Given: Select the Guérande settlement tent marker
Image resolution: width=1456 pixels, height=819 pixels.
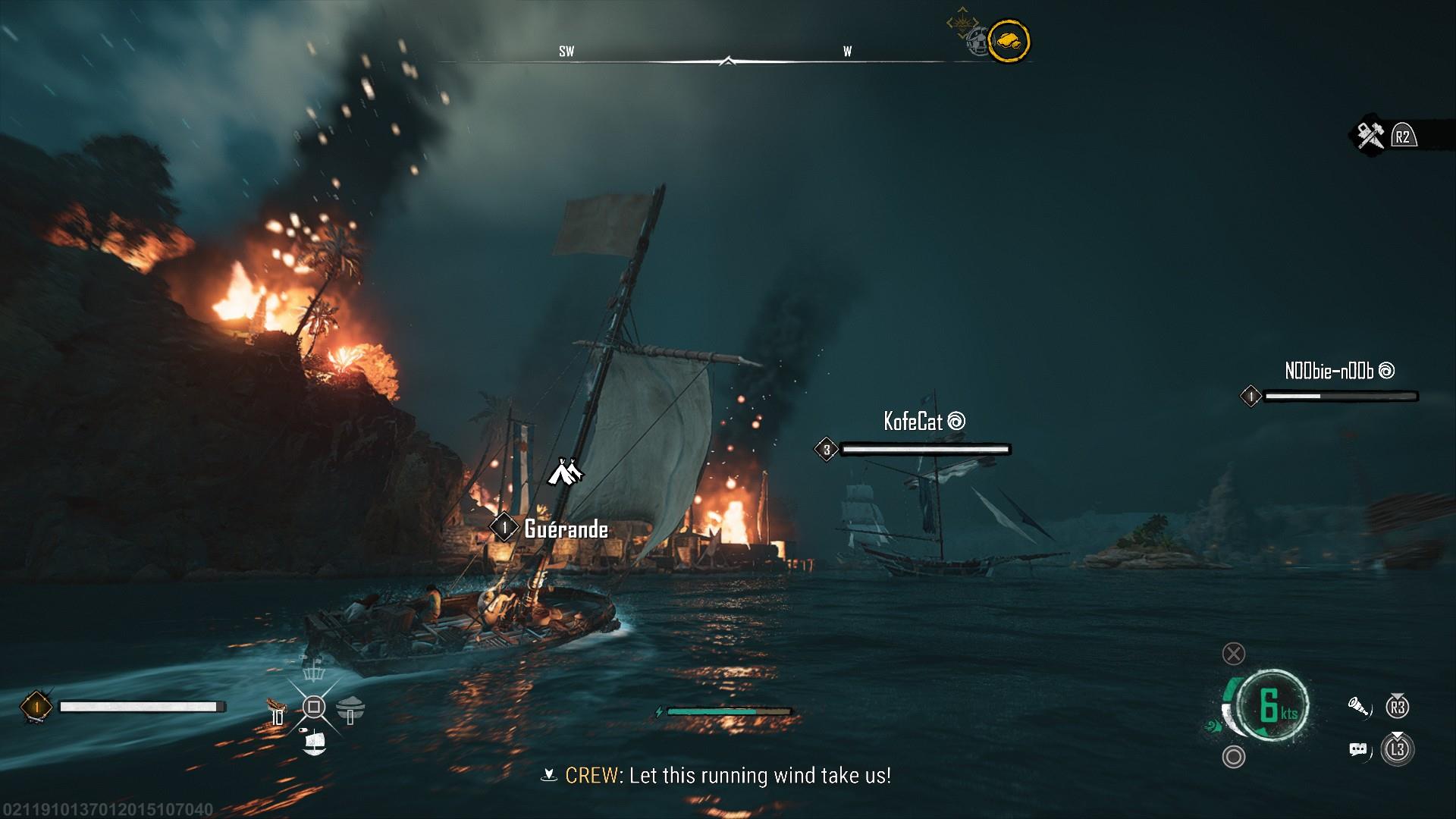Looking at the screenshot, I should 565,472.
